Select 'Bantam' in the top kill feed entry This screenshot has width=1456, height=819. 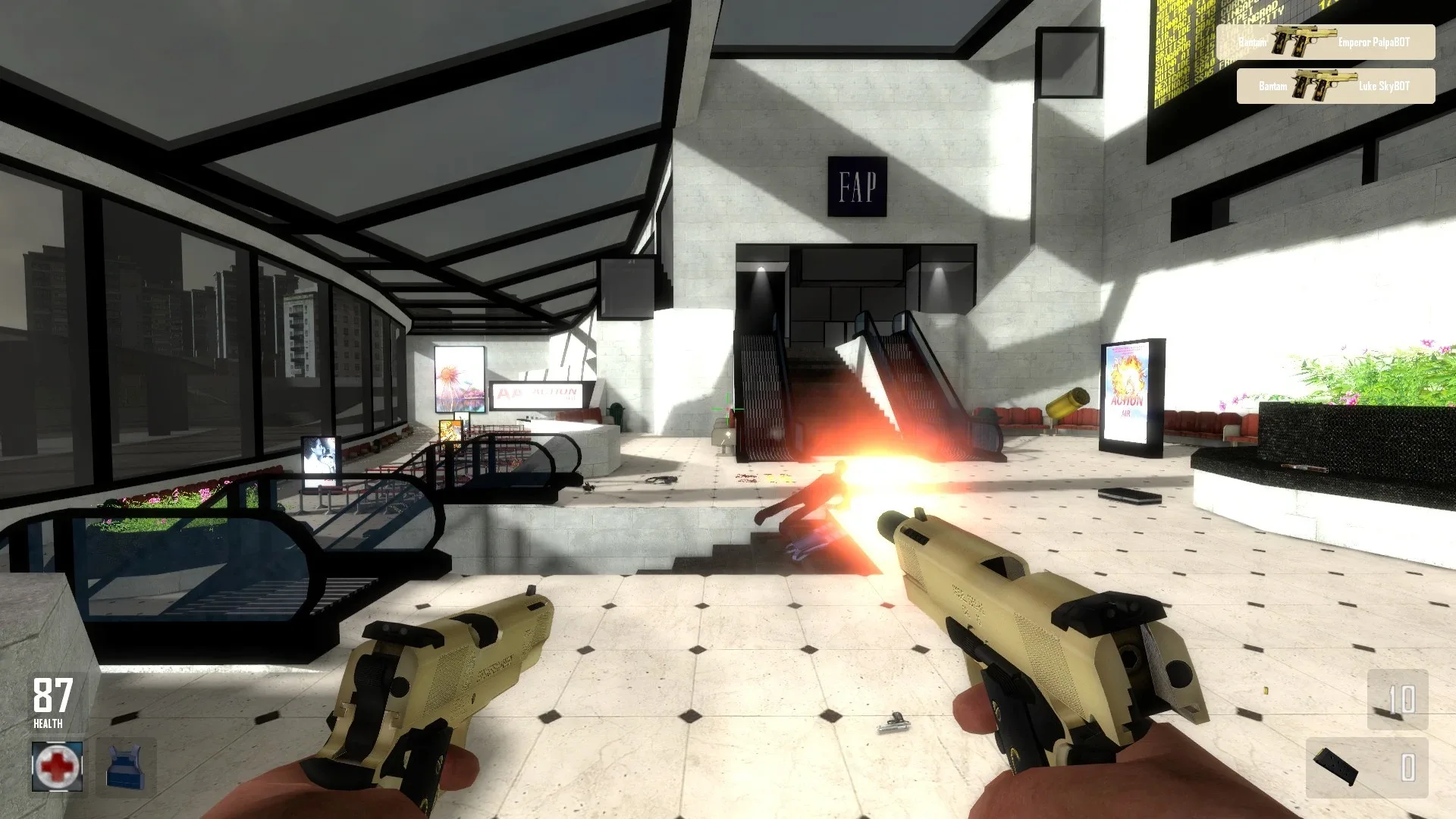pyautogui.click(x=1254, y=42)
